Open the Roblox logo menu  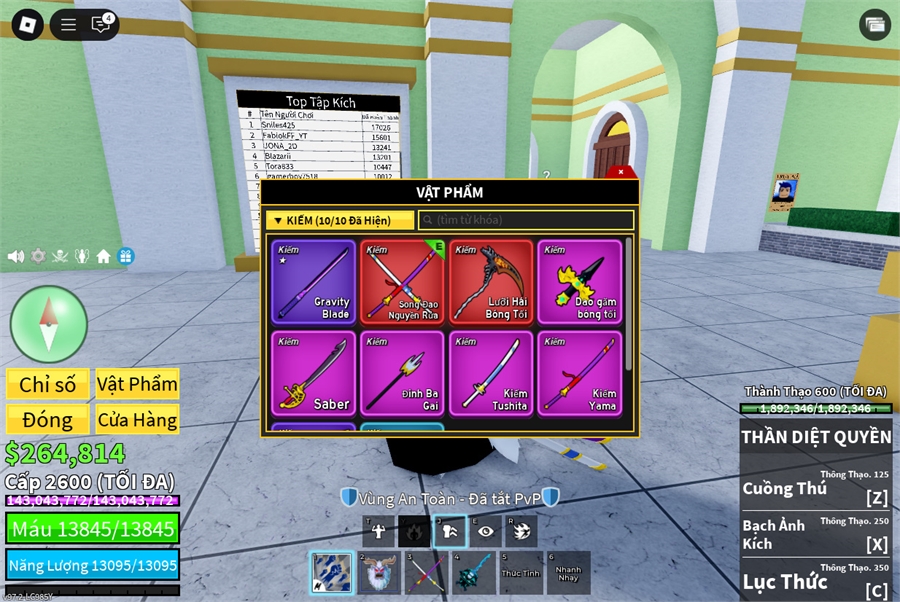pos(27,25)
